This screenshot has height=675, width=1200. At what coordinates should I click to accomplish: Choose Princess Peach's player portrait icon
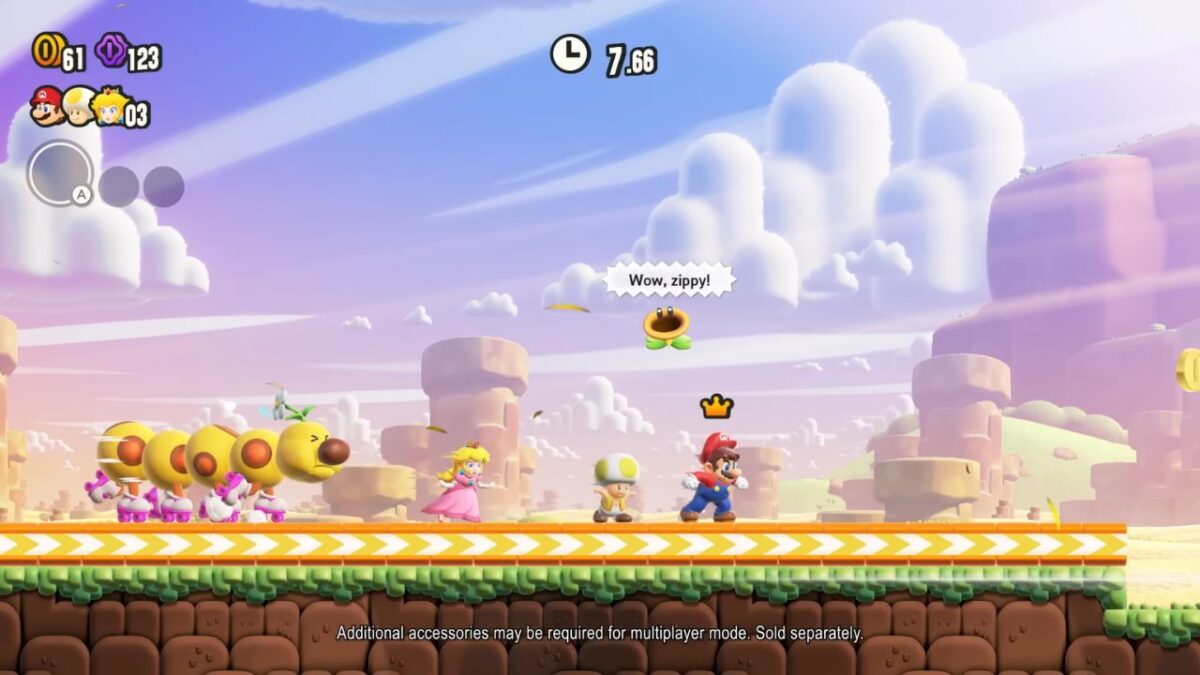click(108, 106)
